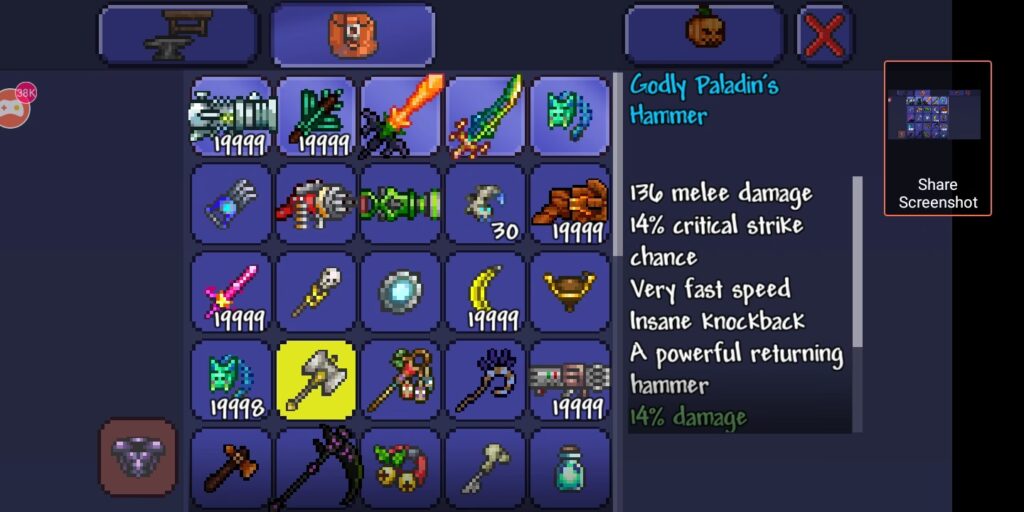1024x512 pixels.
Task: Select the jingle bells wreath slot
Action: 401,468
